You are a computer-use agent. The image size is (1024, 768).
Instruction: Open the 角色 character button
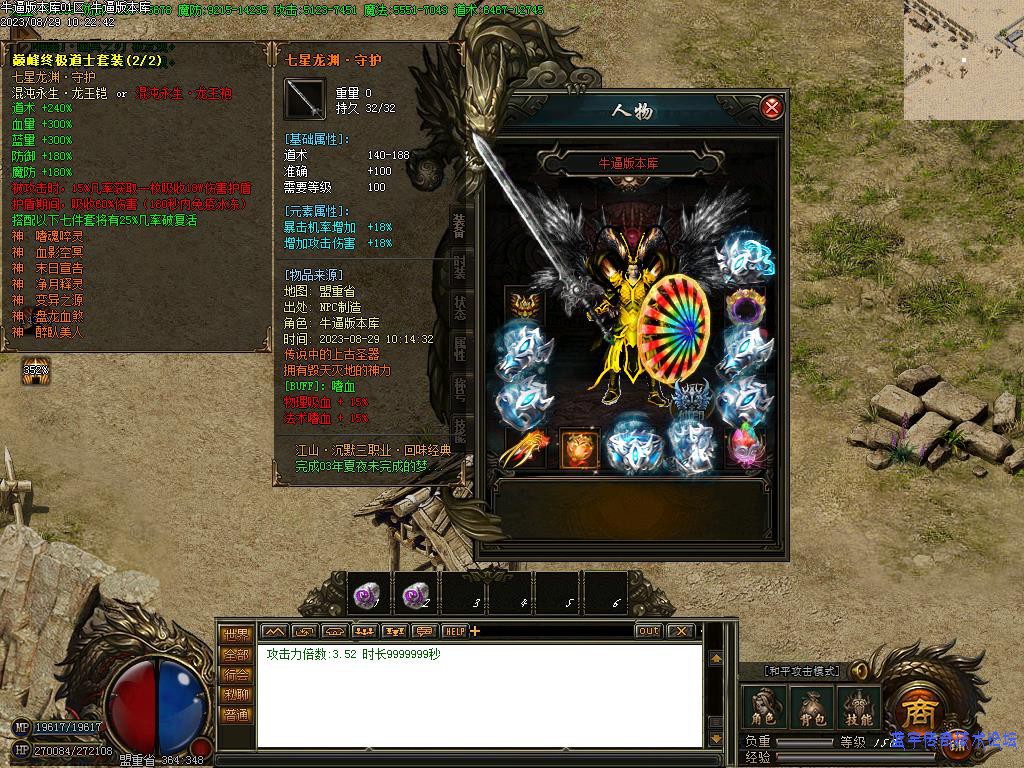point(763,708)
